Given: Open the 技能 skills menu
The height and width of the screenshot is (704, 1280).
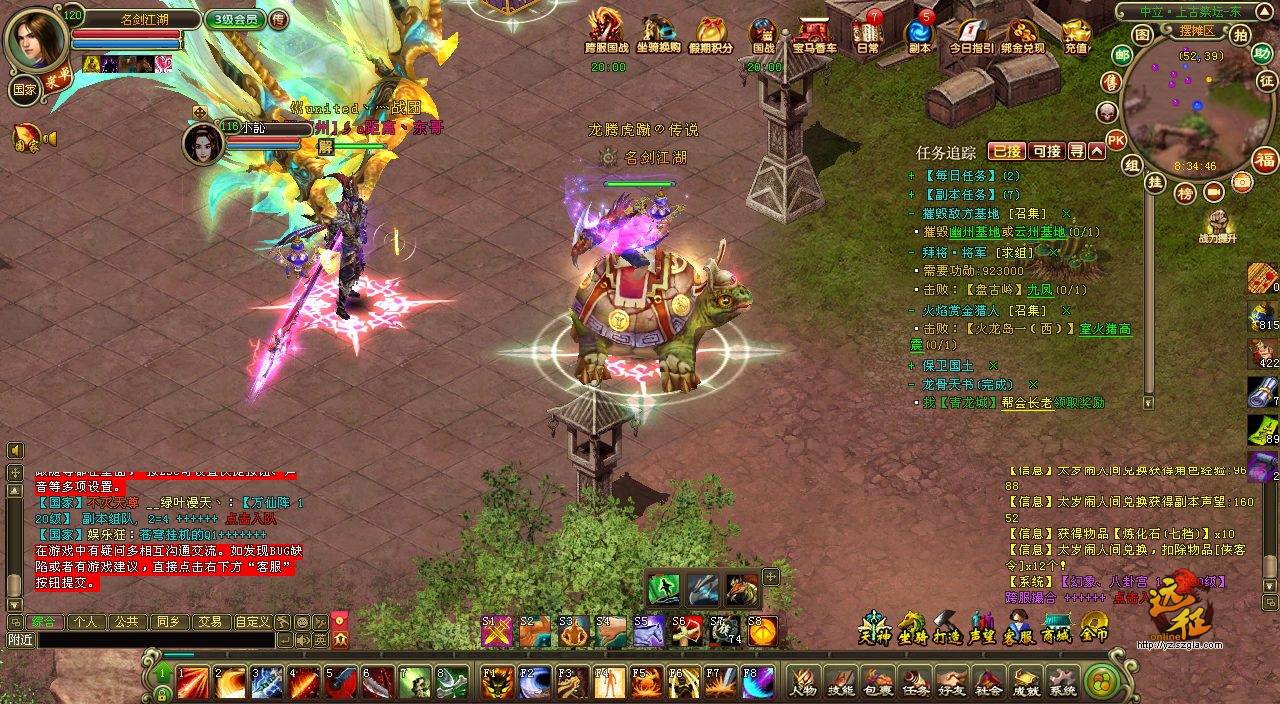Looking at the screenshot, I should [841, 682].
